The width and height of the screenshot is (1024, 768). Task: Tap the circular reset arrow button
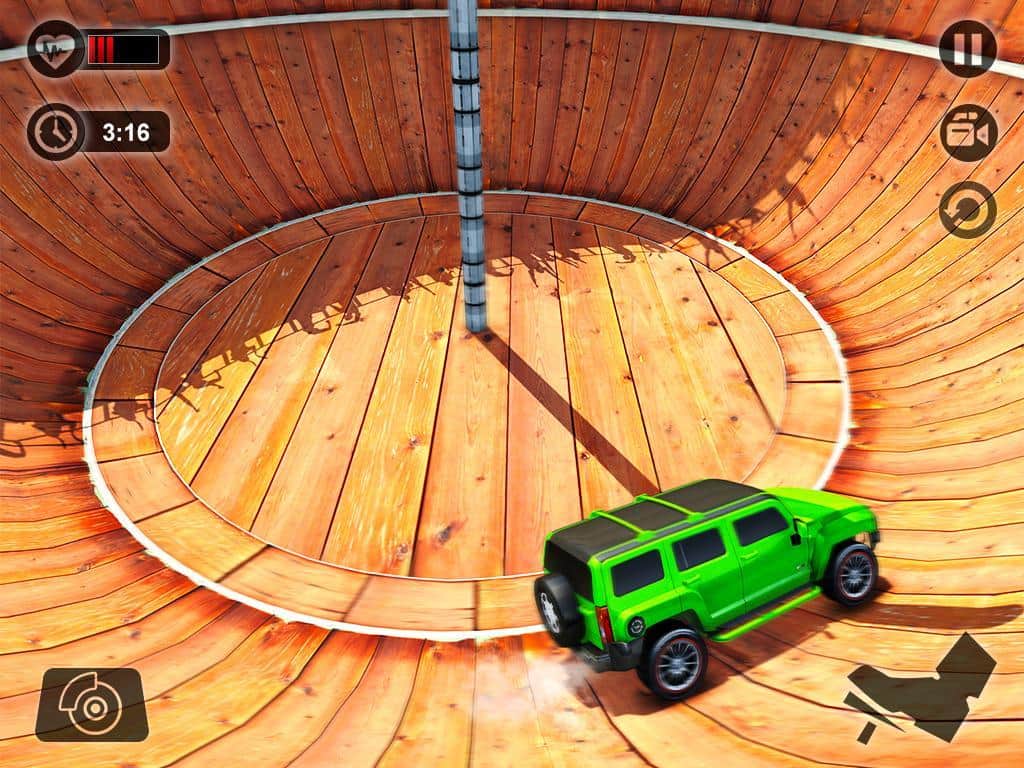coord(967,210)
